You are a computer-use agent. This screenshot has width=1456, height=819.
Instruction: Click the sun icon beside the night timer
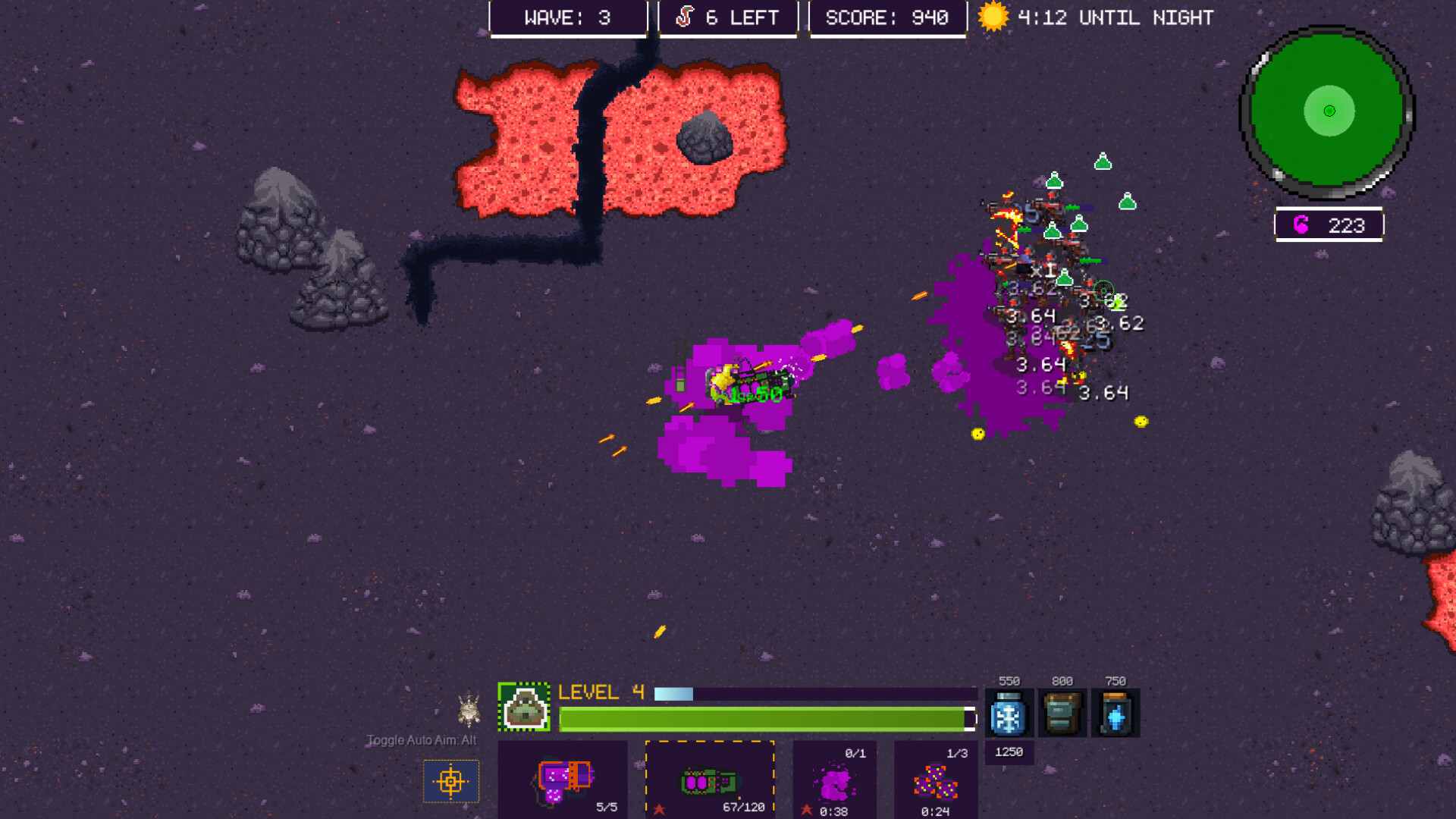tap(993, 17)
